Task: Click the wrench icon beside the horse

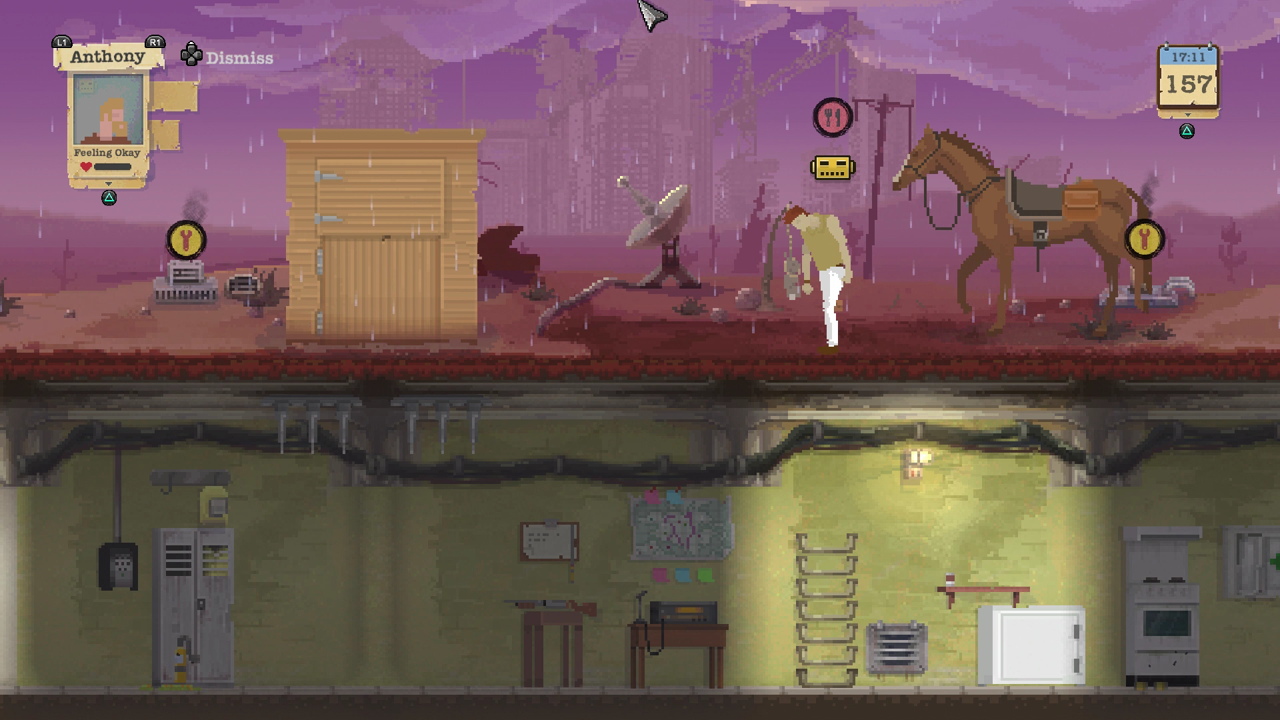Action: click(1144, 239)
